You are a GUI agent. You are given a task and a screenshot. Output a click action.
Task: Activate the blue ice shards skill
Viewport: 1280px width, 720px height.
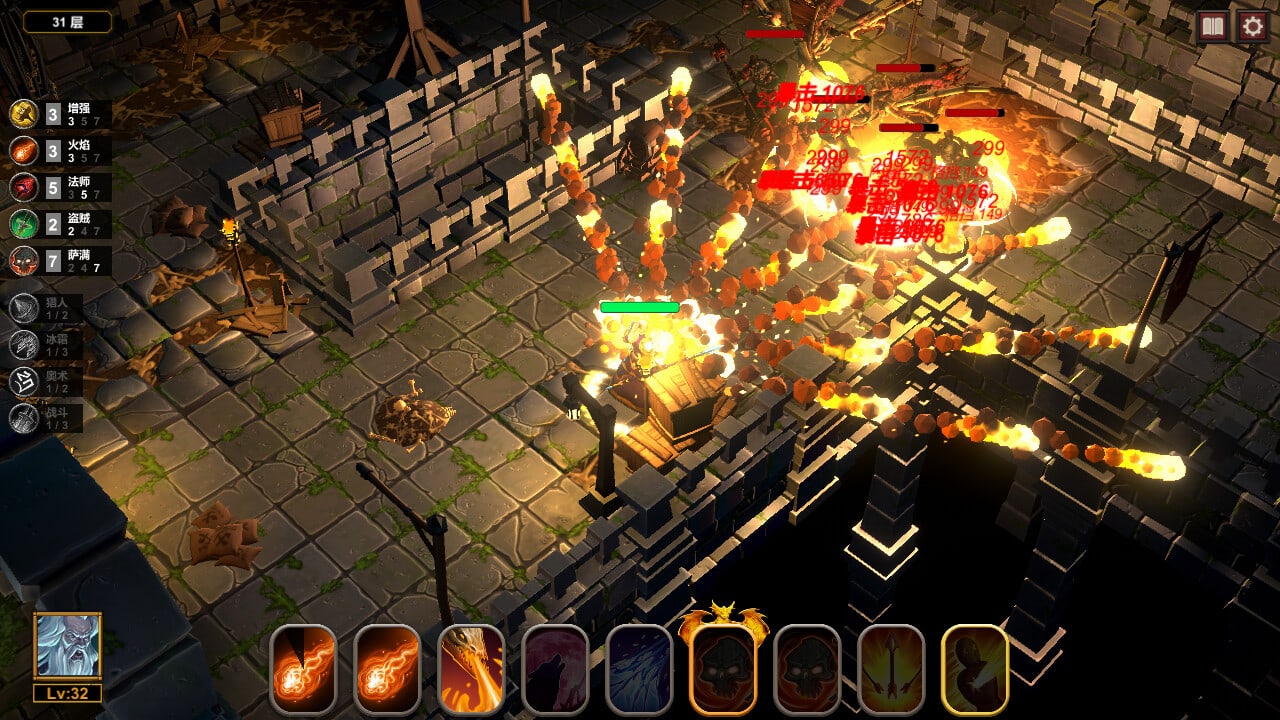point(639,669)
